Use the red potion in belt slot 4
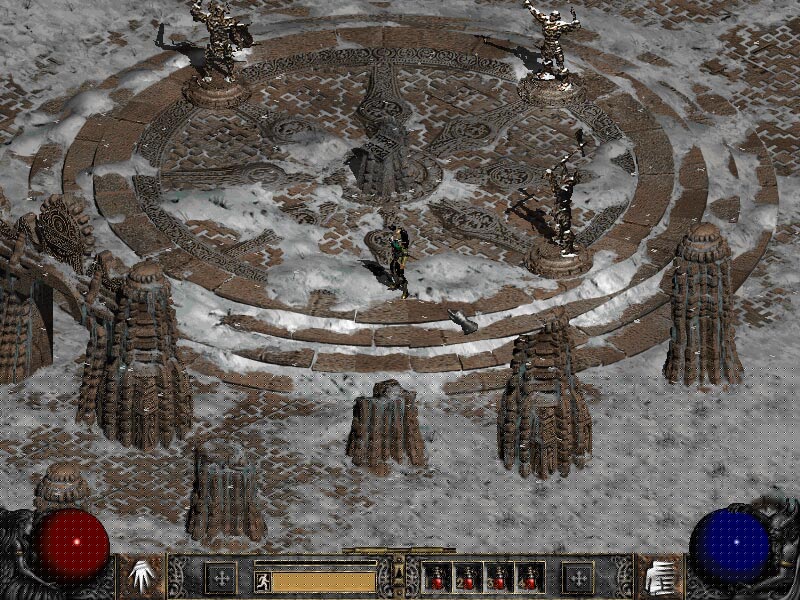Image resolution: width=800 pixels, height=600 pixels. click(x=529, y=578)
